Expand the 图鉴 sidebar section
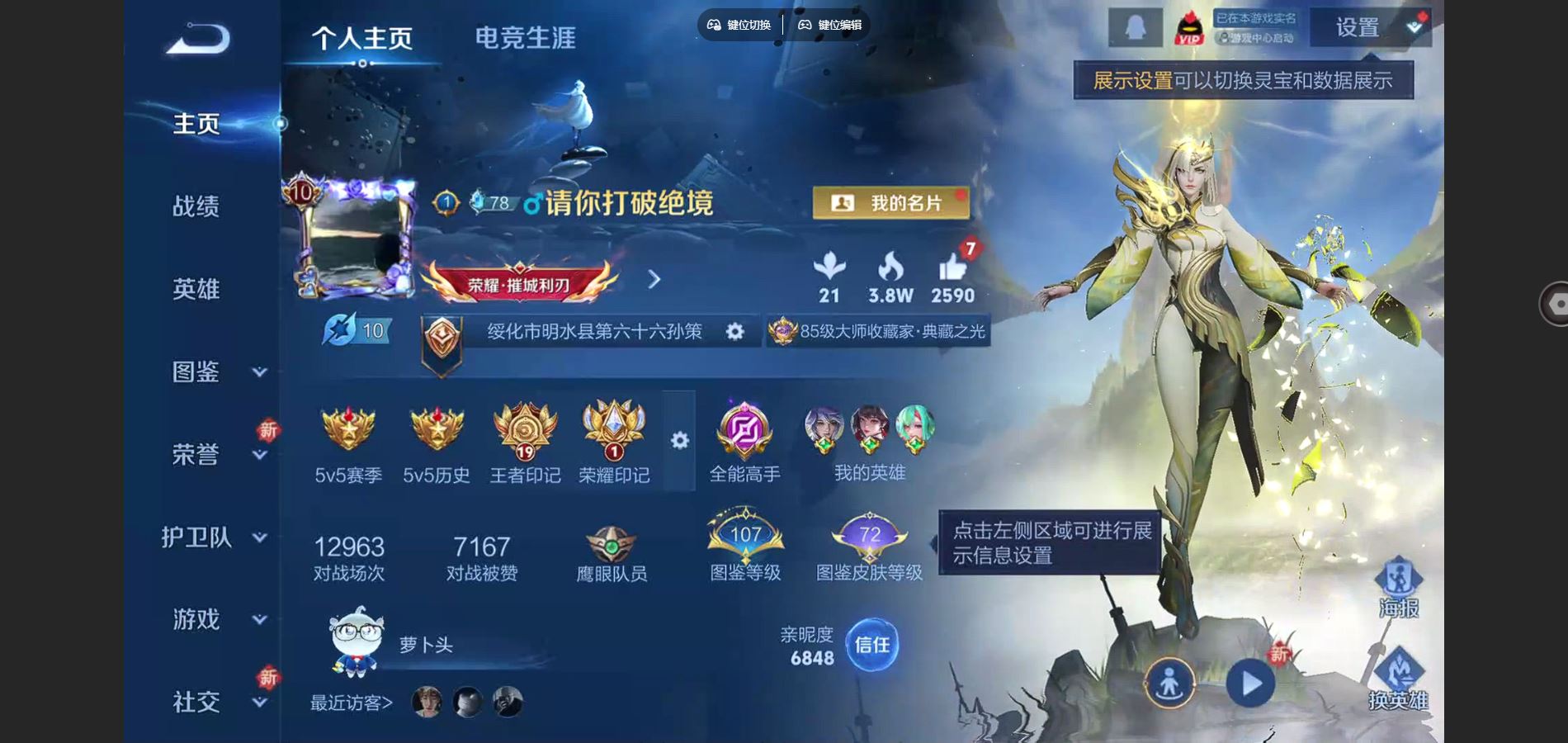The height and width of the screenshot is (743, 1568). 196,372
